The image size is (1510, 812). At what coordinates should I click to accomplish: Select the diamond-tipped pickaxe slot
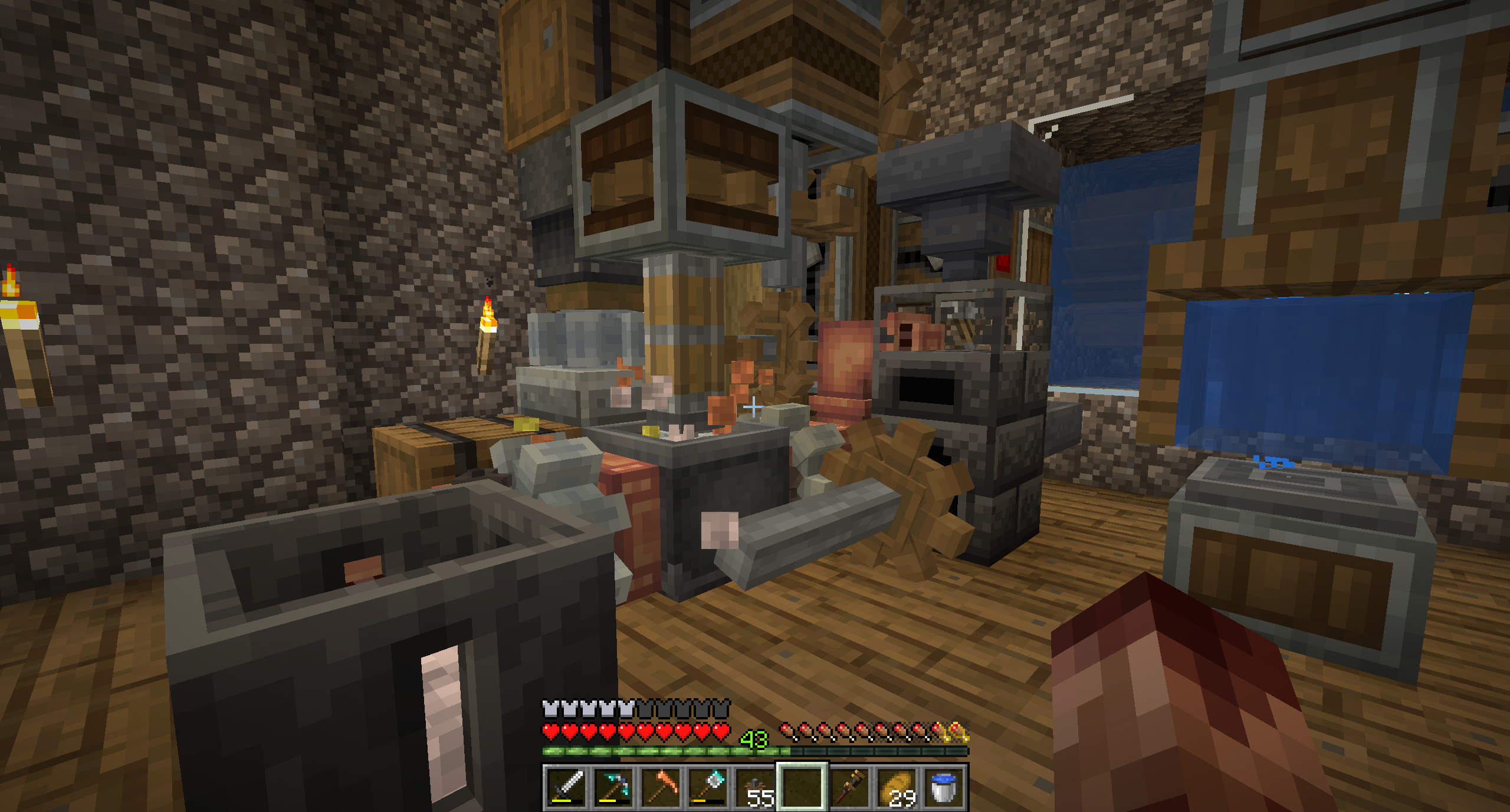coord(613,787)
